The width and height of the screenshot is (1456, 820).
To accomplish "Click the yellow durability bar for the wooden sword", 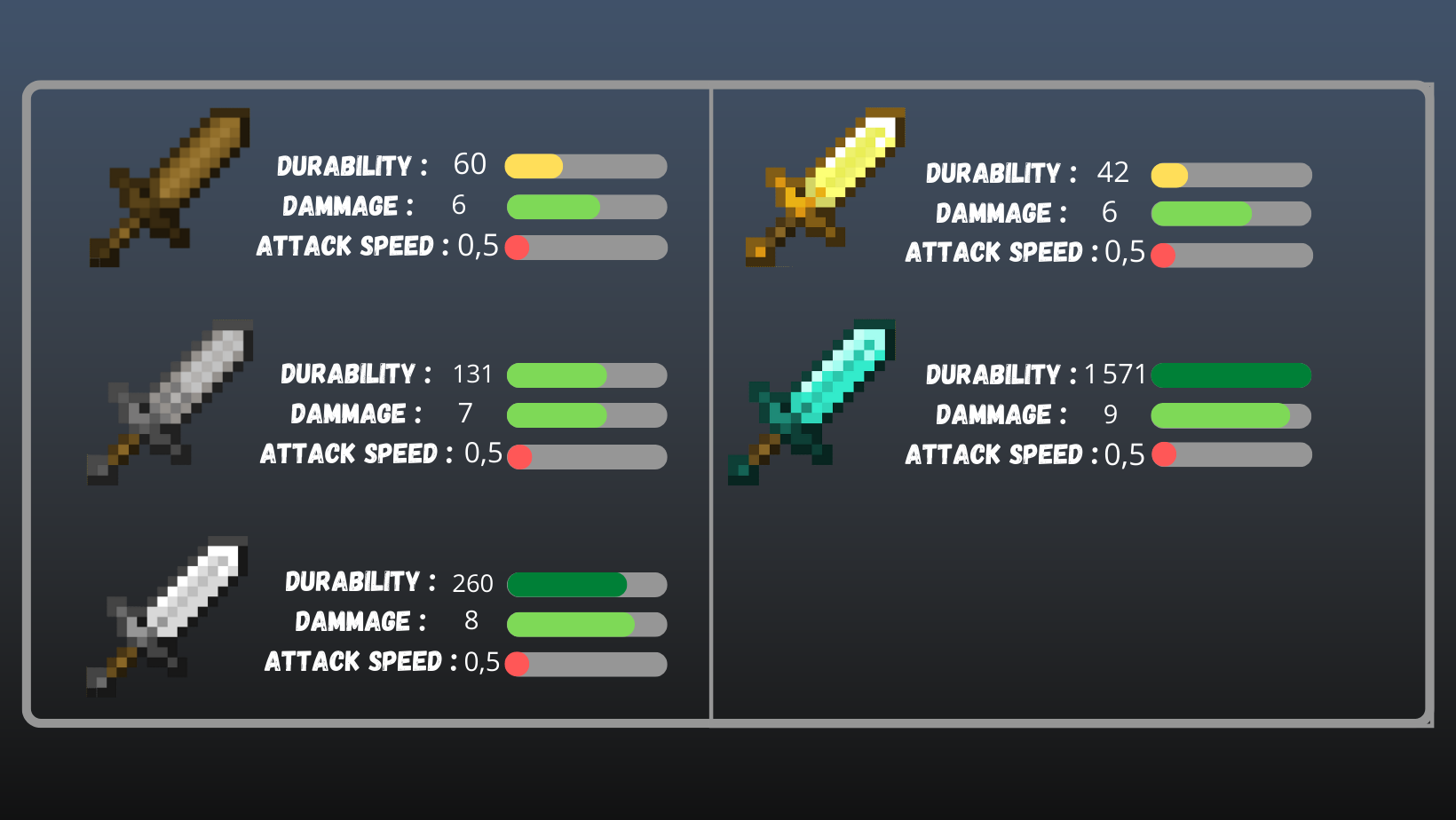I will [x=533, y=166].
